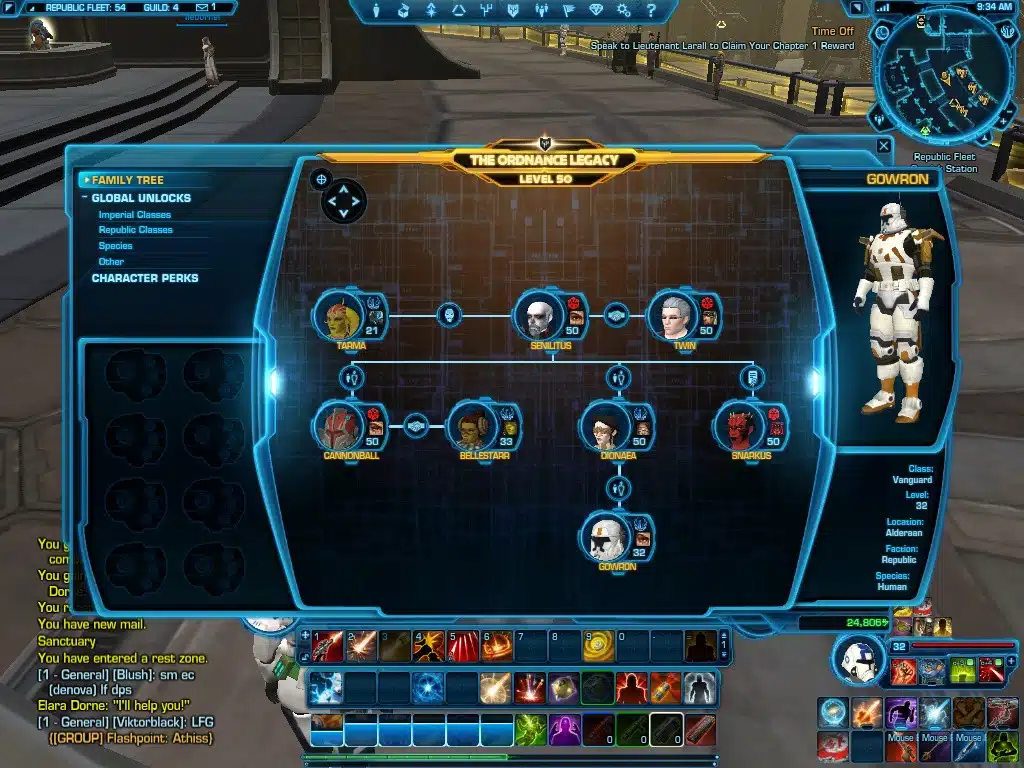Pick Bellestarr in the family tree

pos(471,427)
